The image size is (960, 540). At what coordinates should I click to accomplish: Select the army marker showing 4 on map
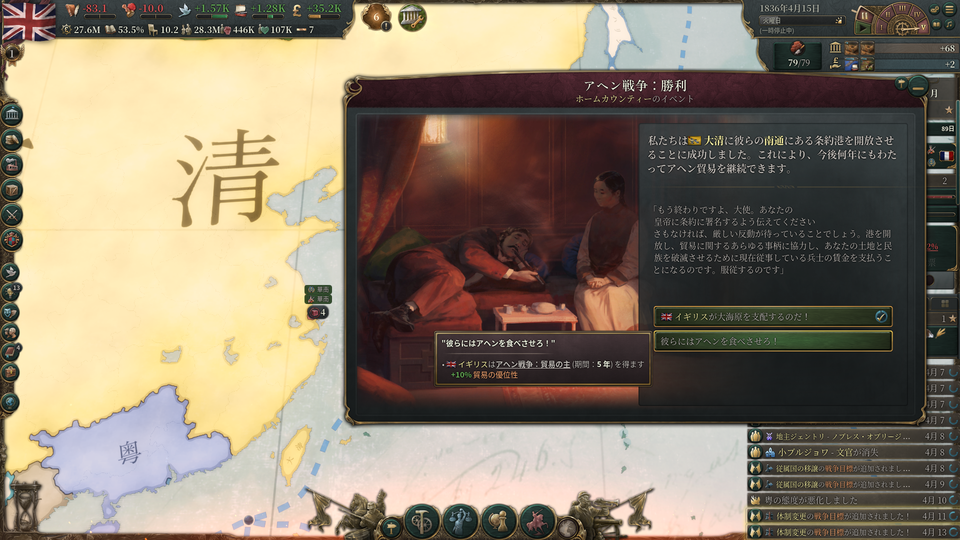(319, 312)
